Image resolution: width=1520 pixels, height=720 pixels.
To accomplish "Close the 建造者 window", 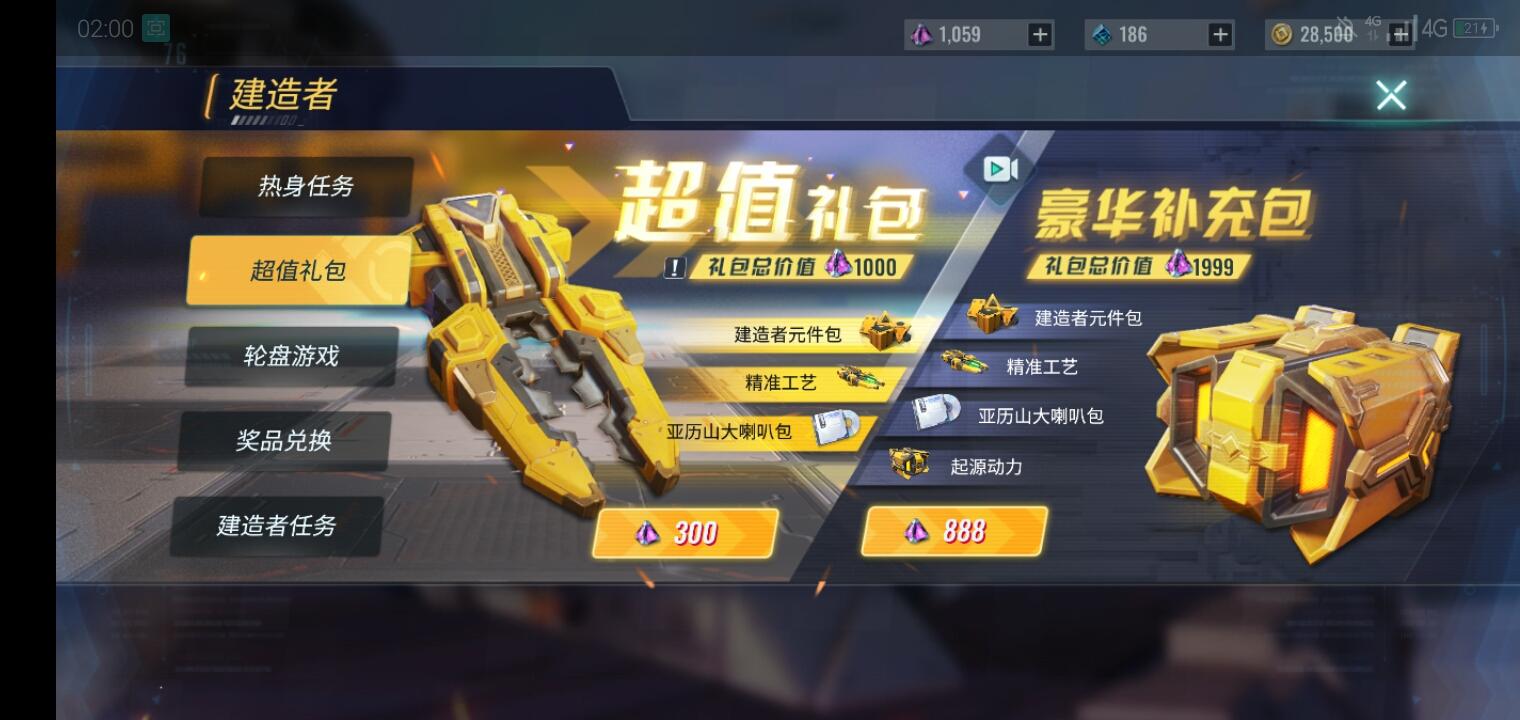I will (1391, 95).
